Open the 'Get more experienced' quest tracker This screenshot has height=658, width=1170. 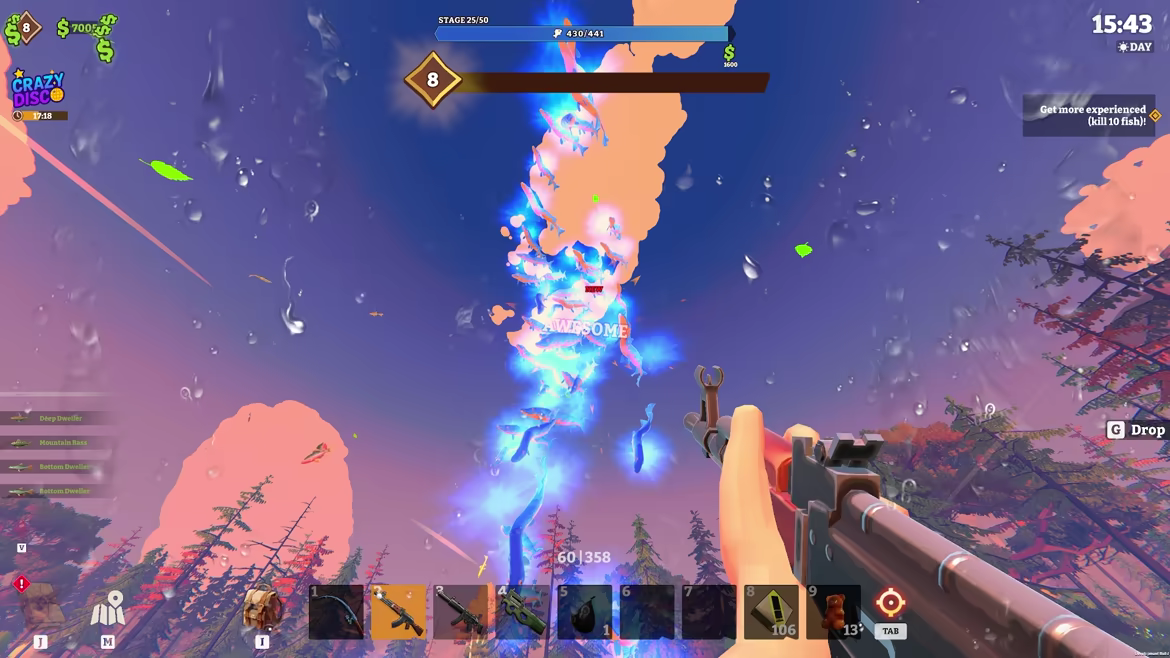point(1090,116)
